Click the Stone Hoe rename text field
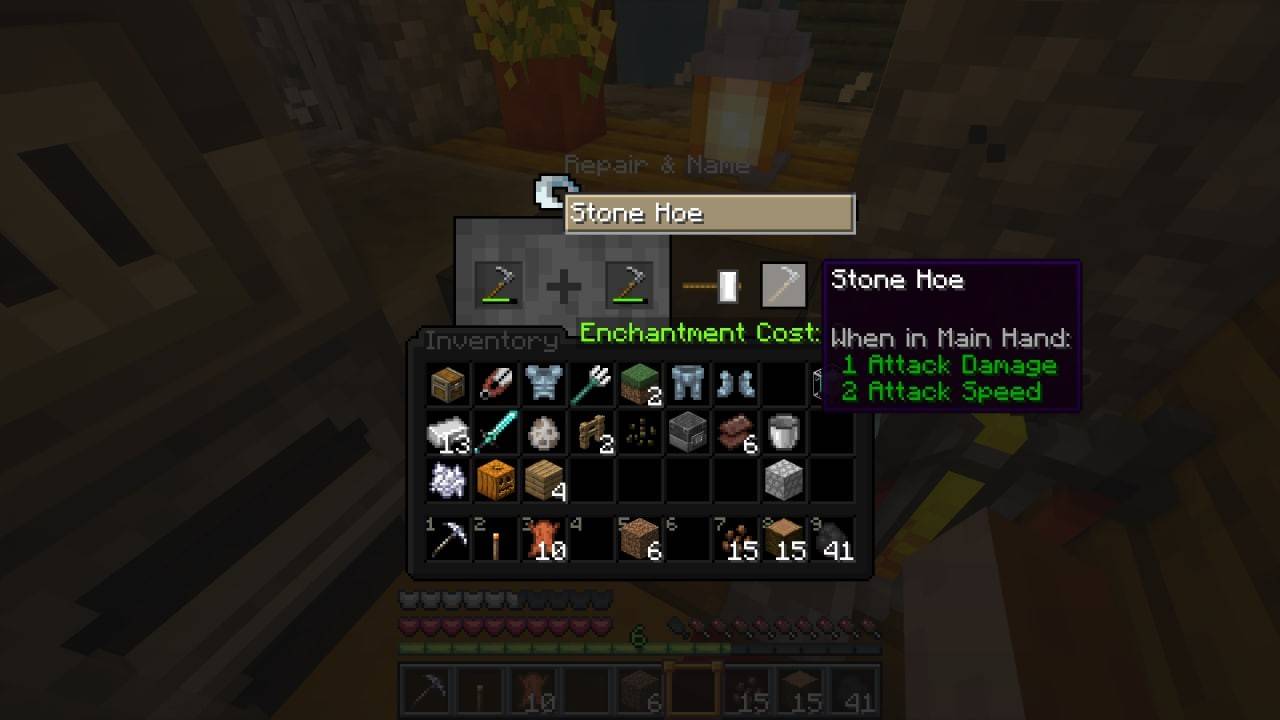 pyautogui.click(x=710, y=213)
